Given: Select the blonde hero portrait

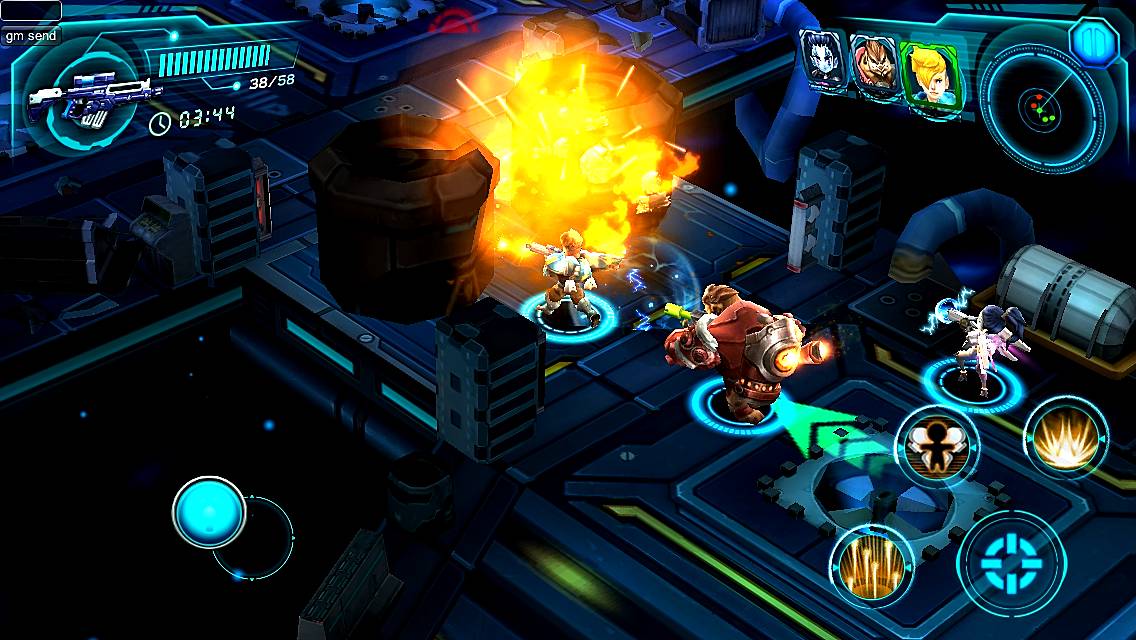Looking at the screenshot, I should coord(931,75).
